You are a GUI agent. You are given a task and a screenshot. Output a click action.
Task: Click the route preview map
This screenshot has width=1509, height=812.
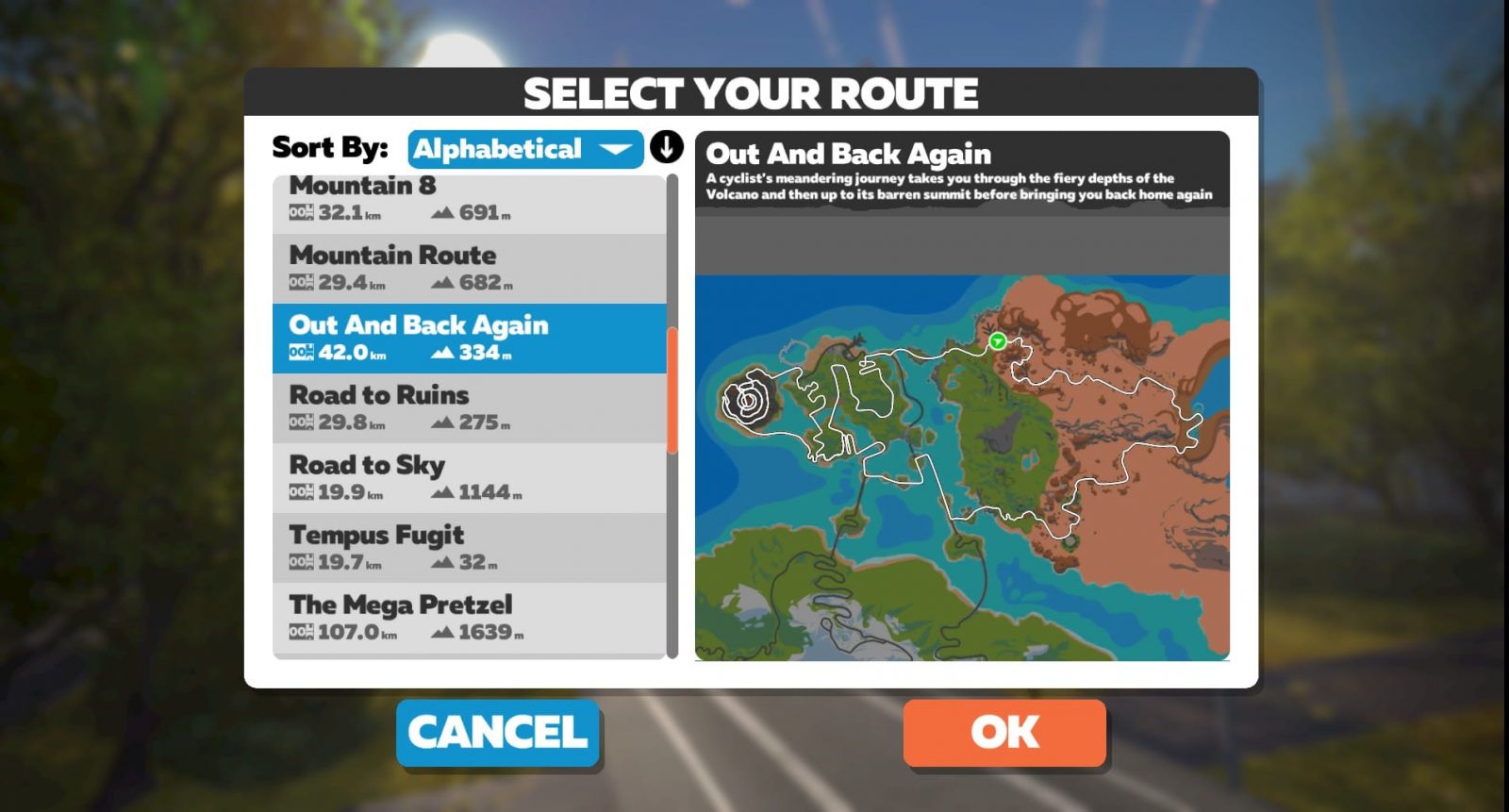point(962,467)
